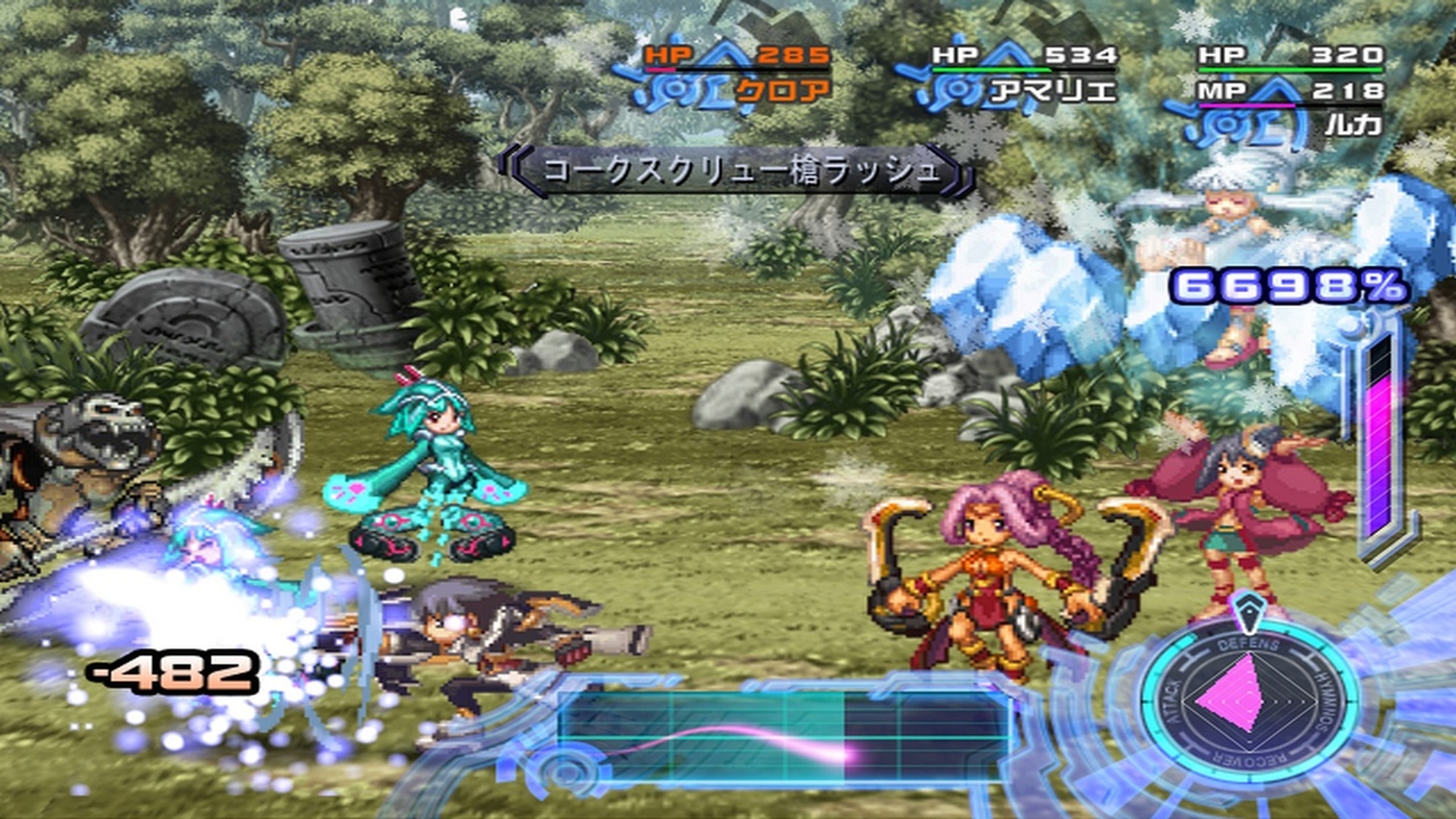Toggle クロア's orange HP label
The width and height of the screenshot is (1456, 819).
[666, 53]
